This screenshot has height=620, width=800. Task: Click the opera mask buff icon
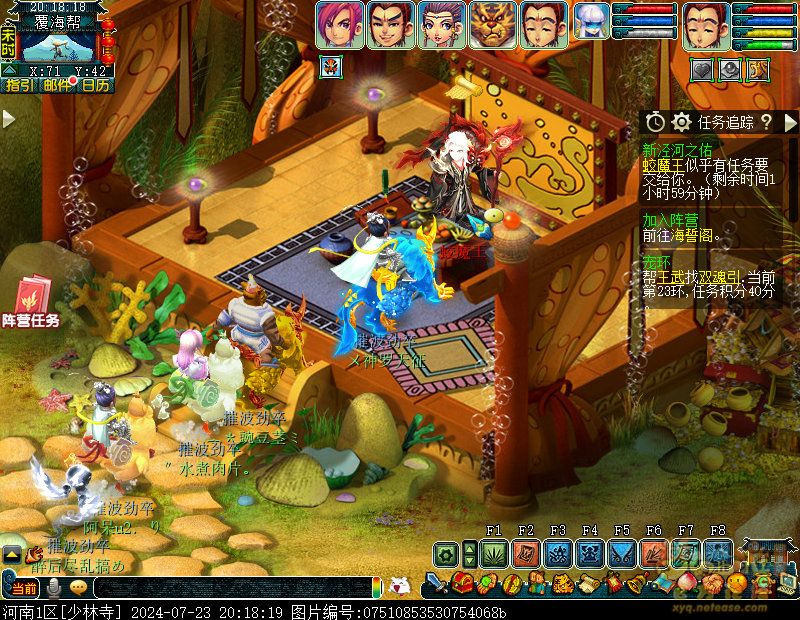tap(329, 67)
